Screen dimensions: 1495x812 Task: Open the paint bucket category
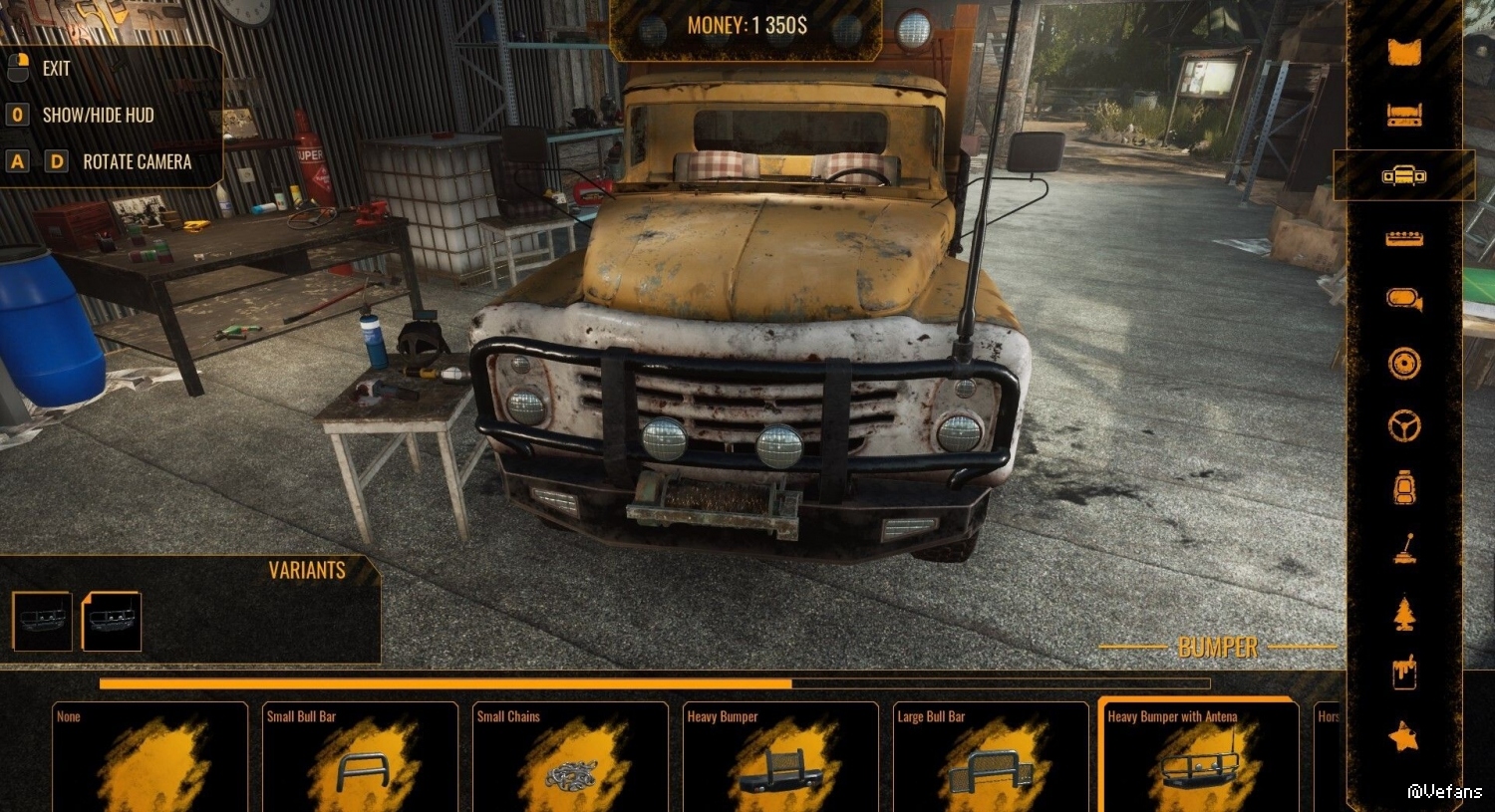tap(1404, 675)
